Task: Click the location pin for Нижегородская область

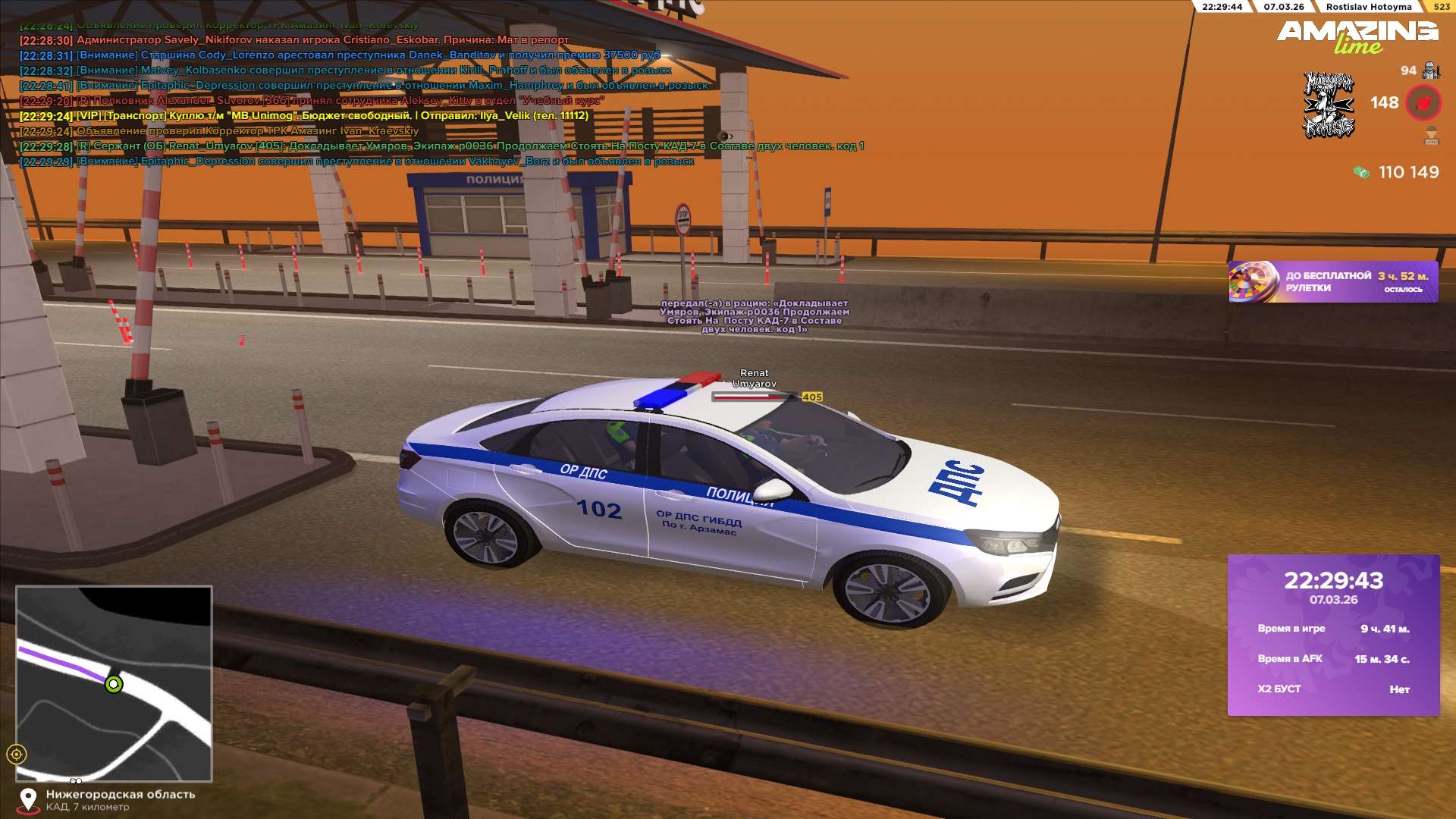Action: click(28, 799)
